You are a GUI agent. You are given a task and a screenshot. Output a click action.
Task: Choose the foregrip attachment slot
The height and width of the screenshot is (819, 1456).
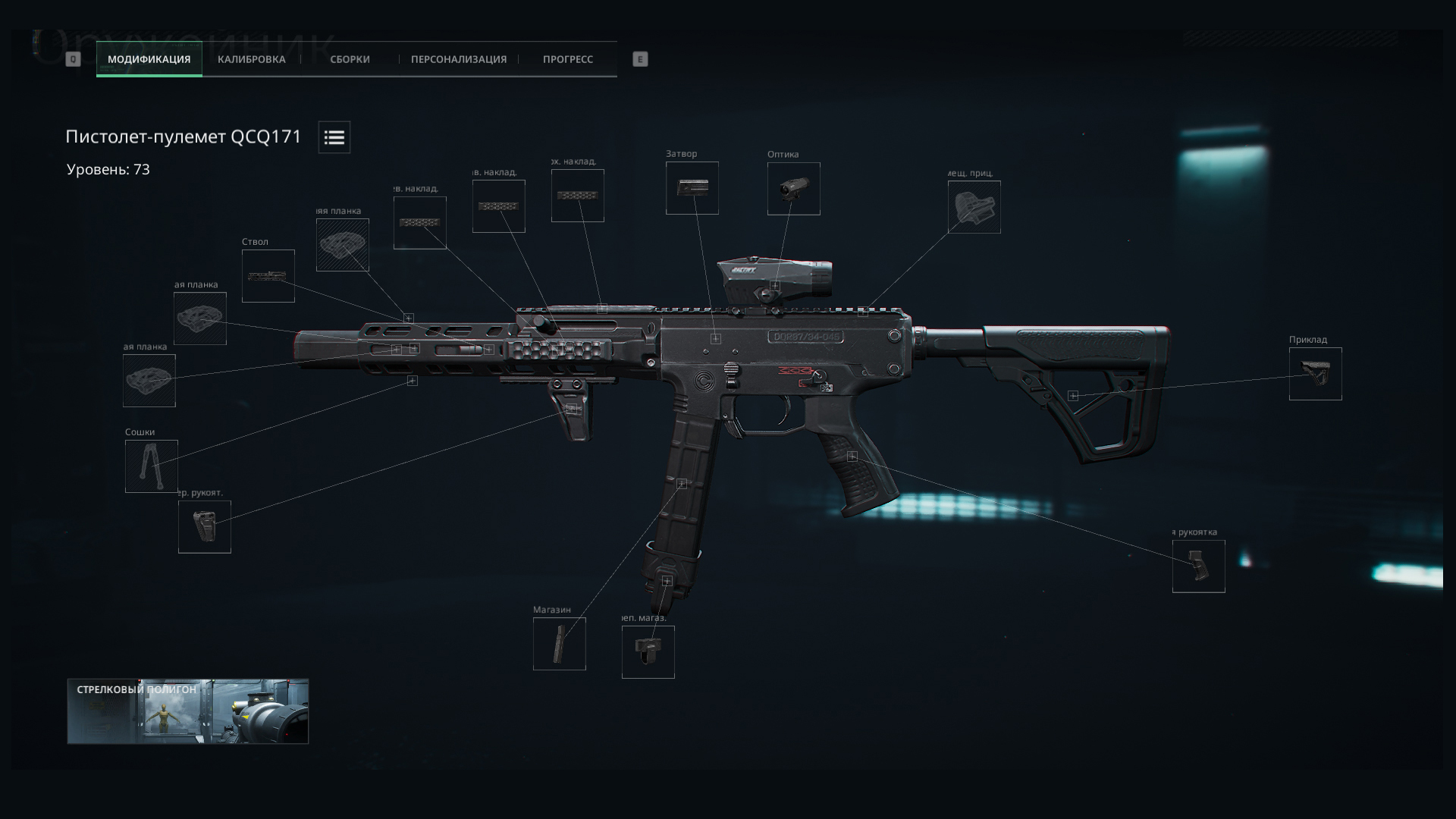pos(204,527)
